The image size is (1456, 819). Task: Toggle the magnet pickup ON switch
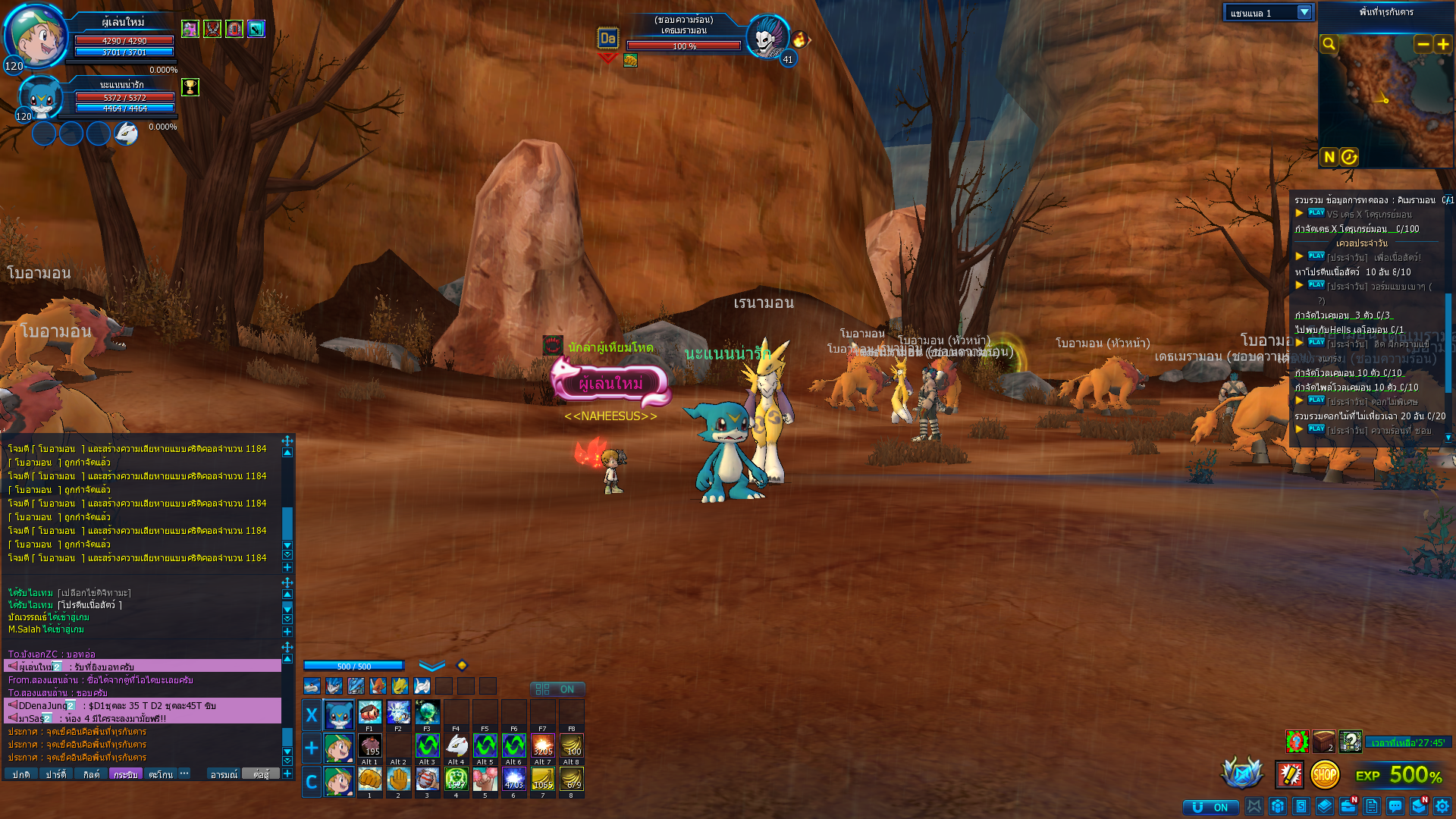tap(1212, 806)
